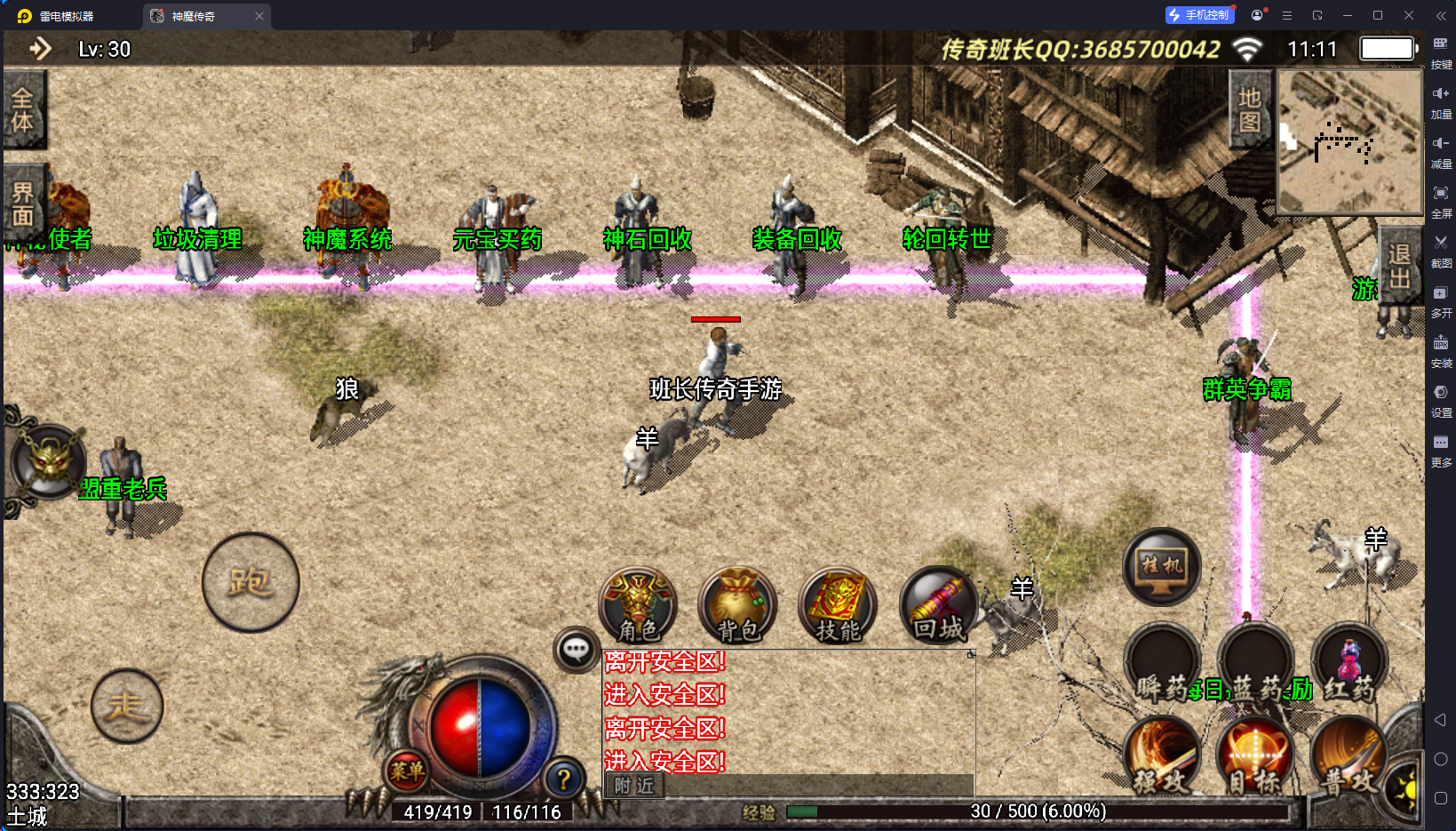Use the 普攻 normal attack

[1347, 756]
